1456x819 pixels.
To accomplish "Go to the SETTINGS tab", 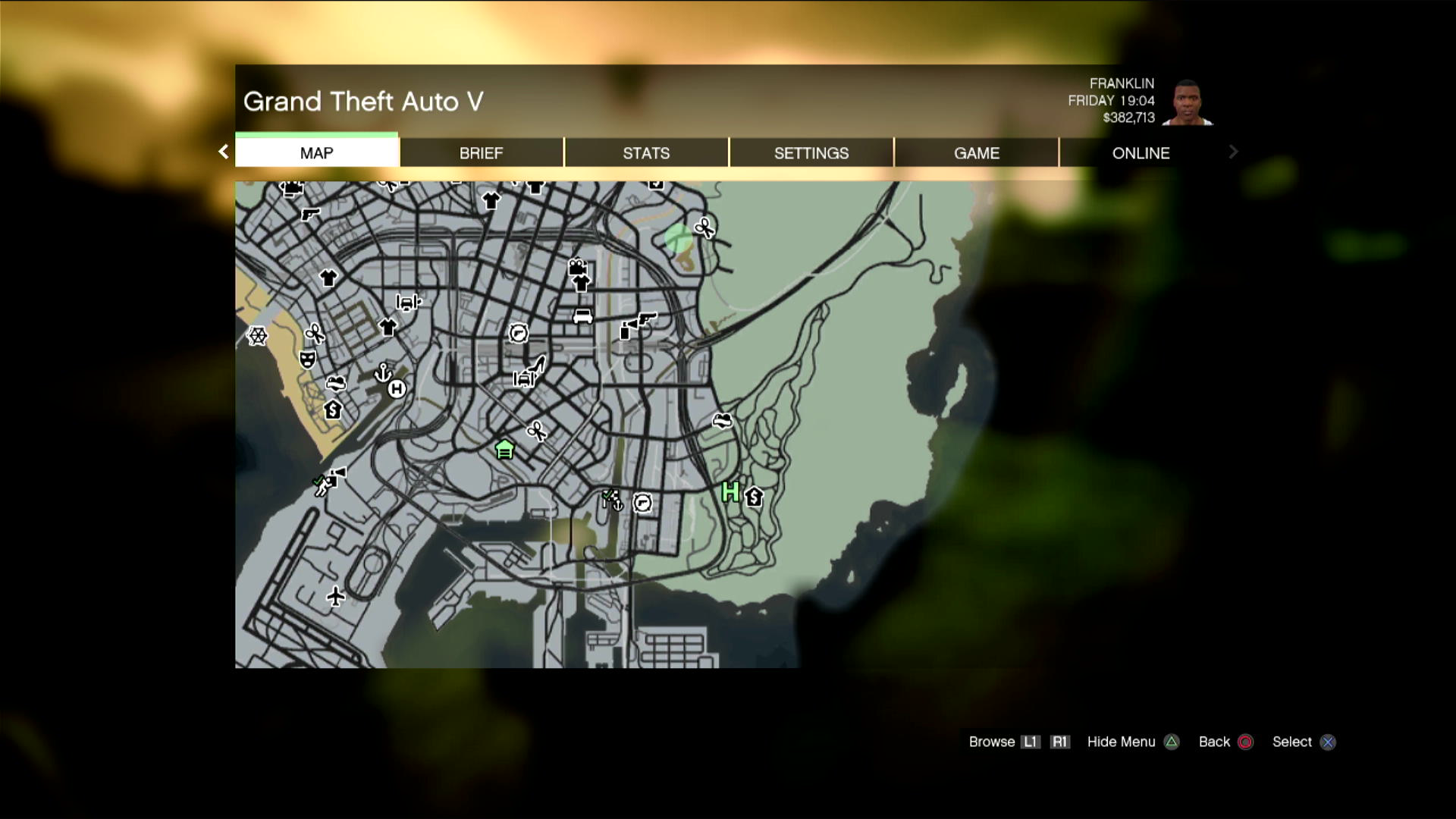I will click(x=811, y=152).
